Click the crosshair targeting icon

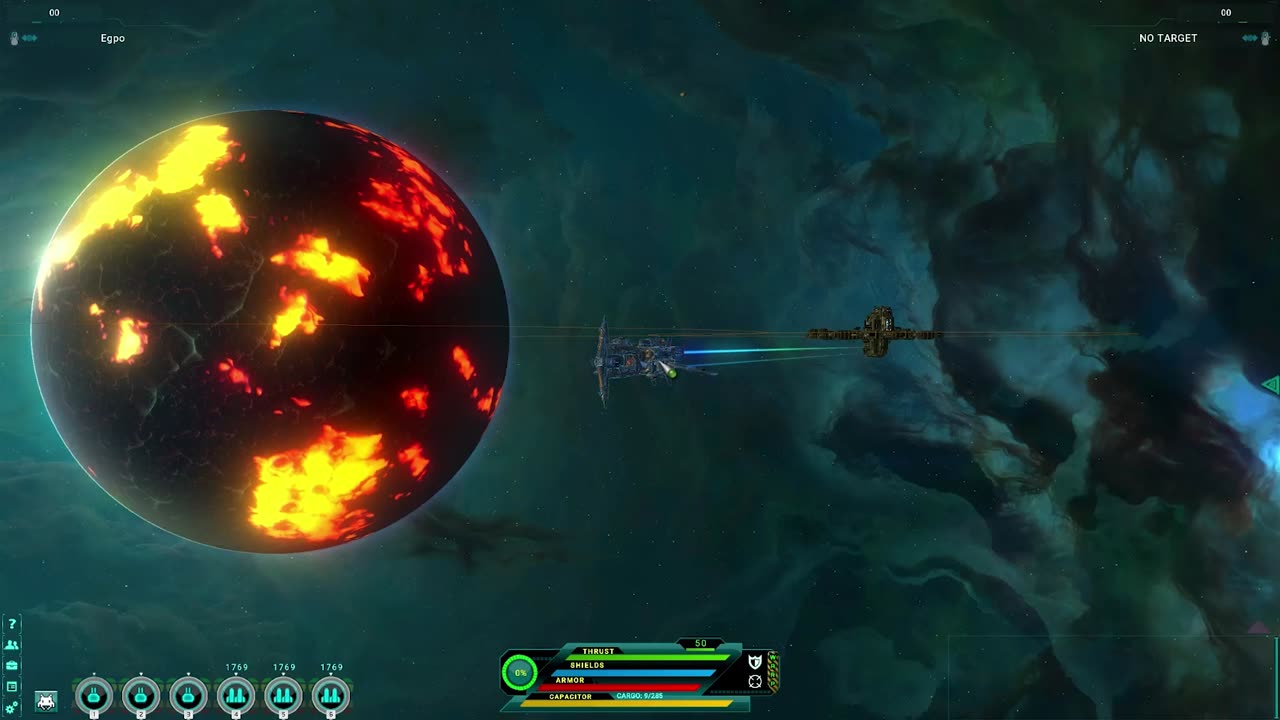755,681
